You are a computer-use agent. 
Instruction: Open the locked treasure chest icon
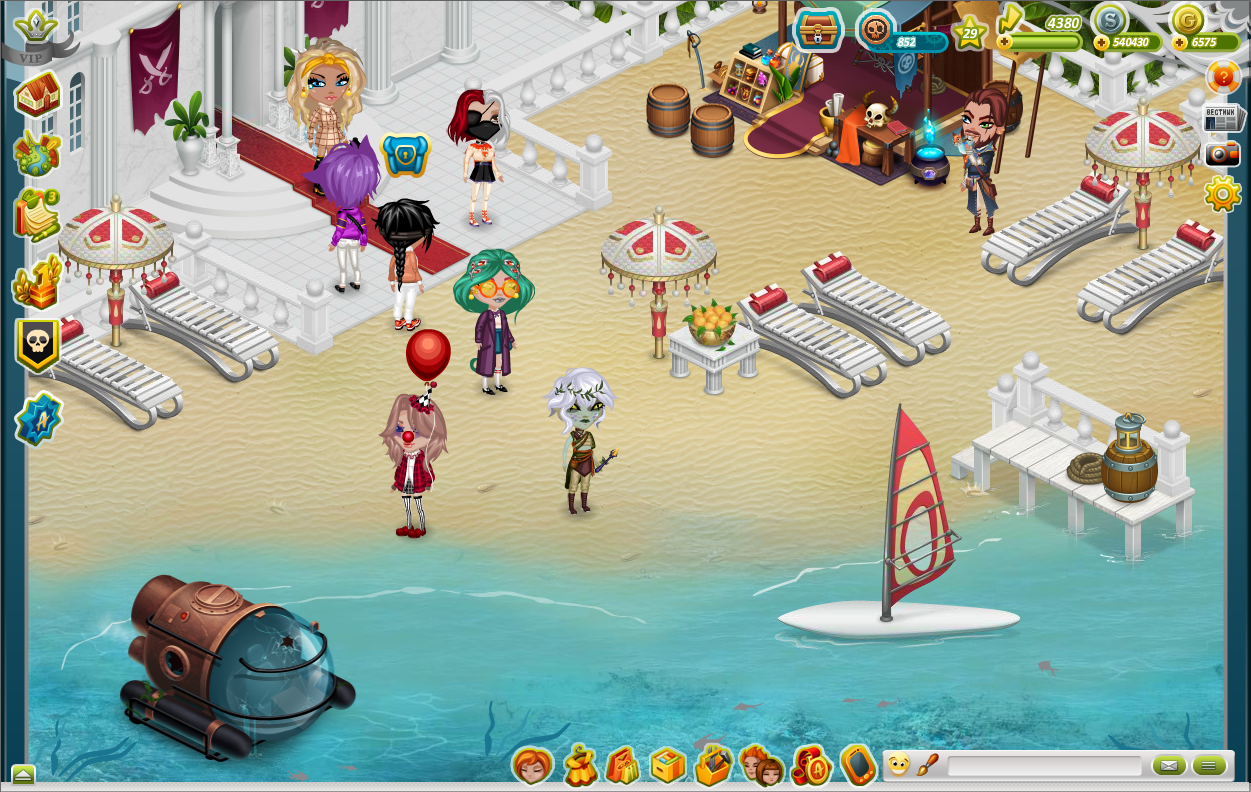[818, 30]
